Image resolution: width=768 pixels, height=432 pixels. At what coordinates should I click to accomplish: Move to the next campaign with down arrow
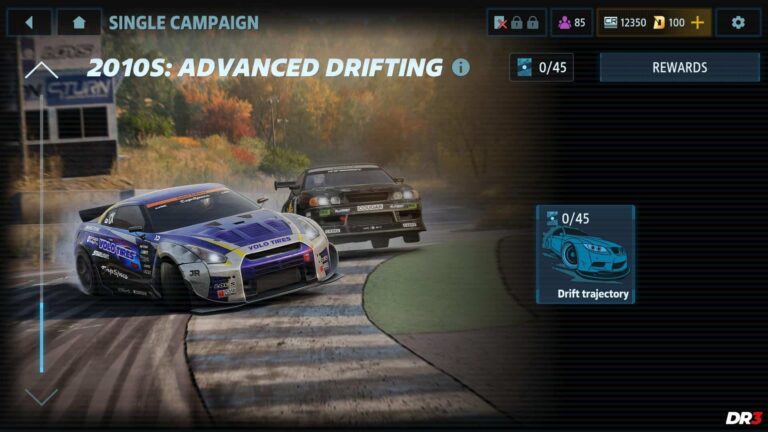point(41,397)
